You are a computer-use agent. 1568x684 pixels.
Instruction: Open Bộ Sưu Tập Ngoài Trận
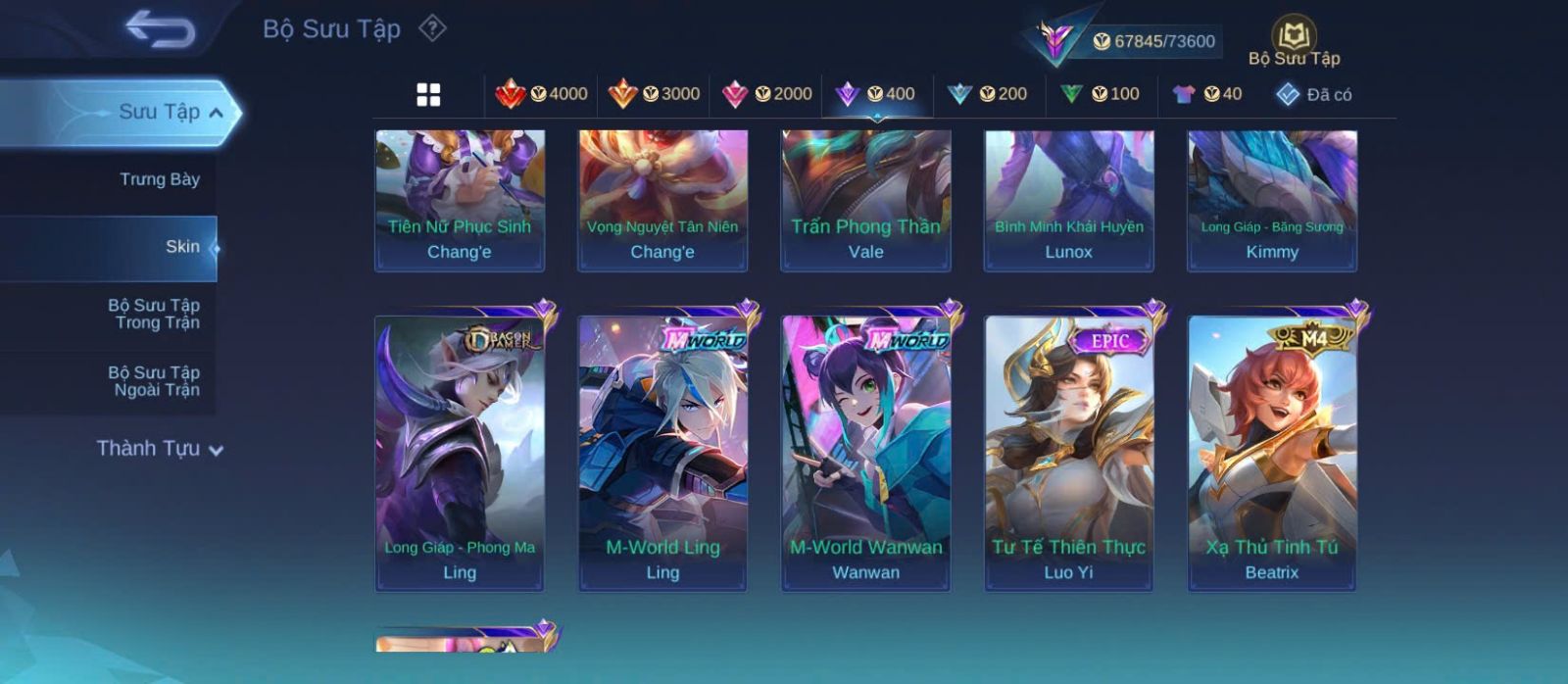click(x=154, y=381)
